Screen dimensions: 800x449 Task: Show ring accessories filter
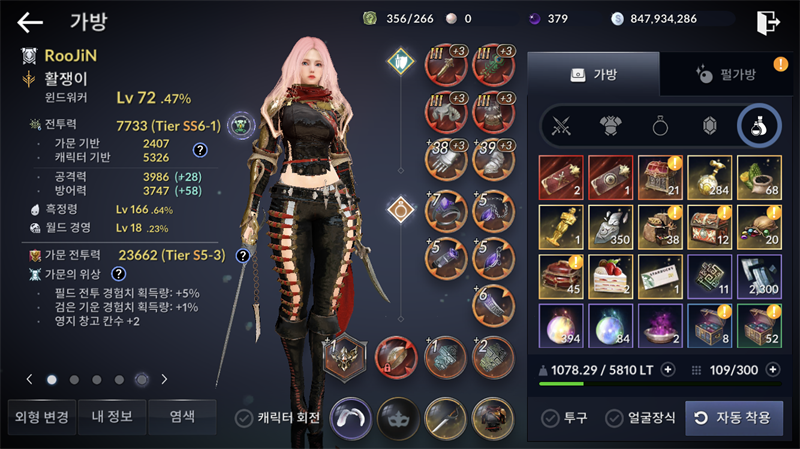point(661,126)
